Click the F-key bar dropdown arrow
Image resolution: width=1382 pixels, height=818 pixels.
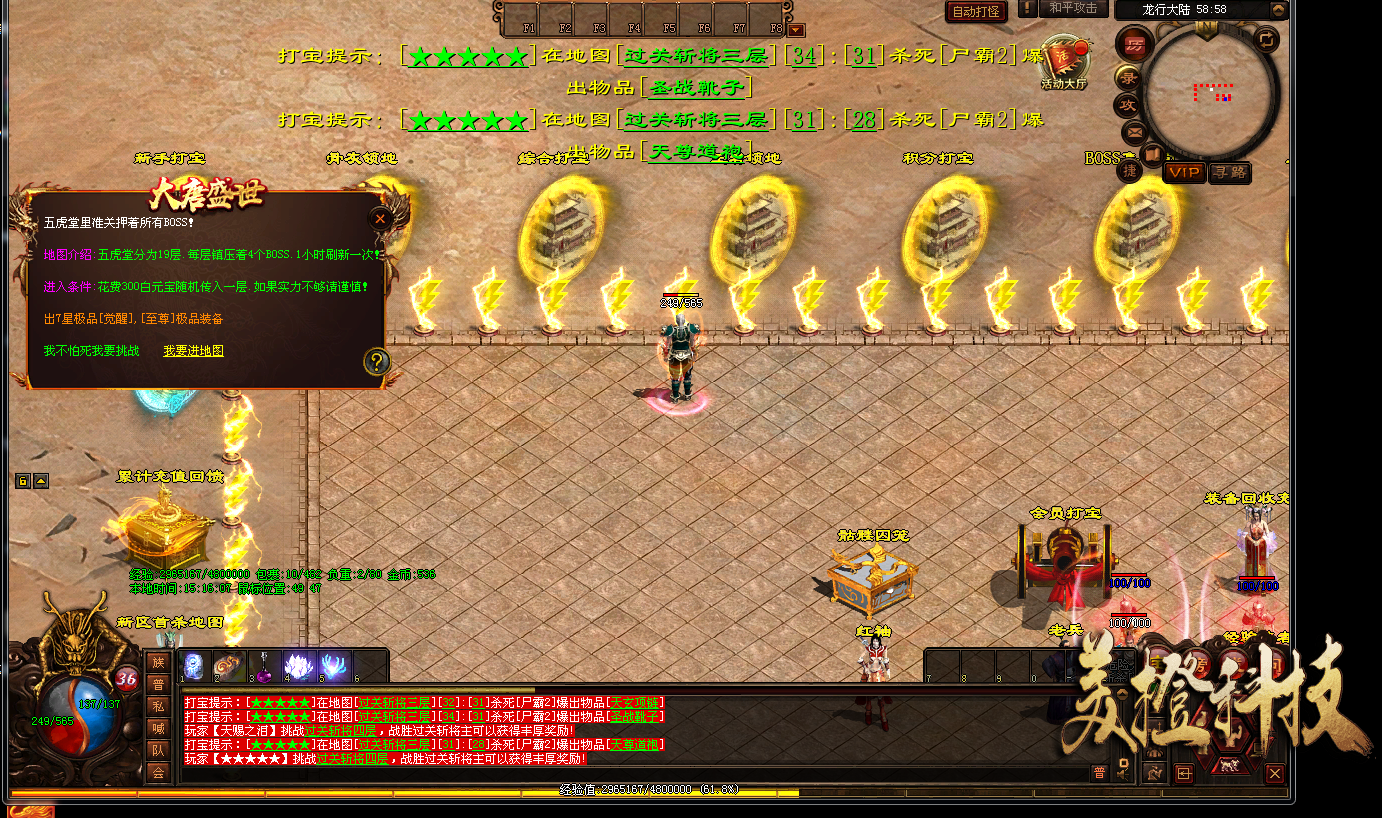tap(796, 31)
